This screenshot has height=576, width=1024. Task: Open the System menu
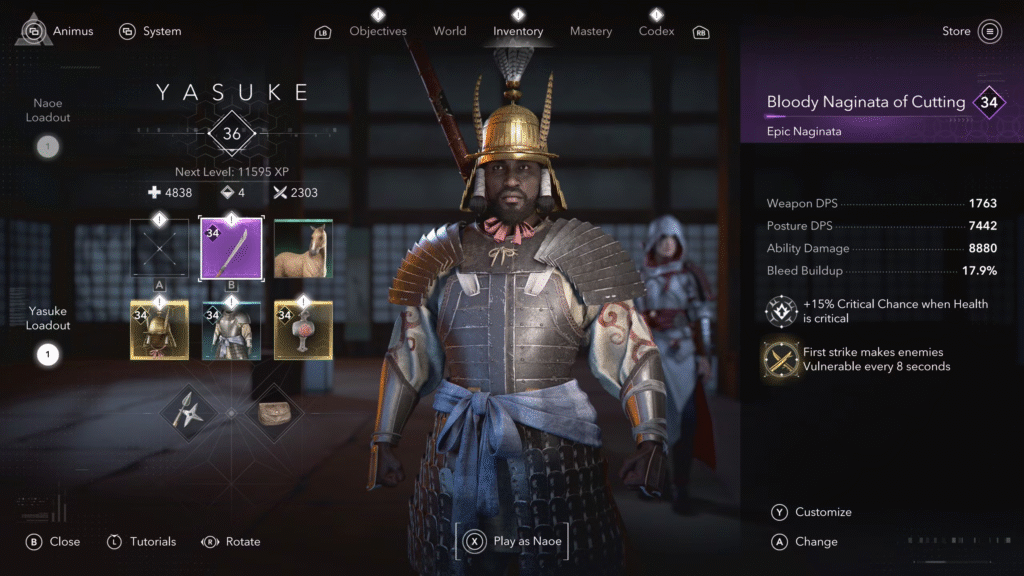[x=150, y=31]
